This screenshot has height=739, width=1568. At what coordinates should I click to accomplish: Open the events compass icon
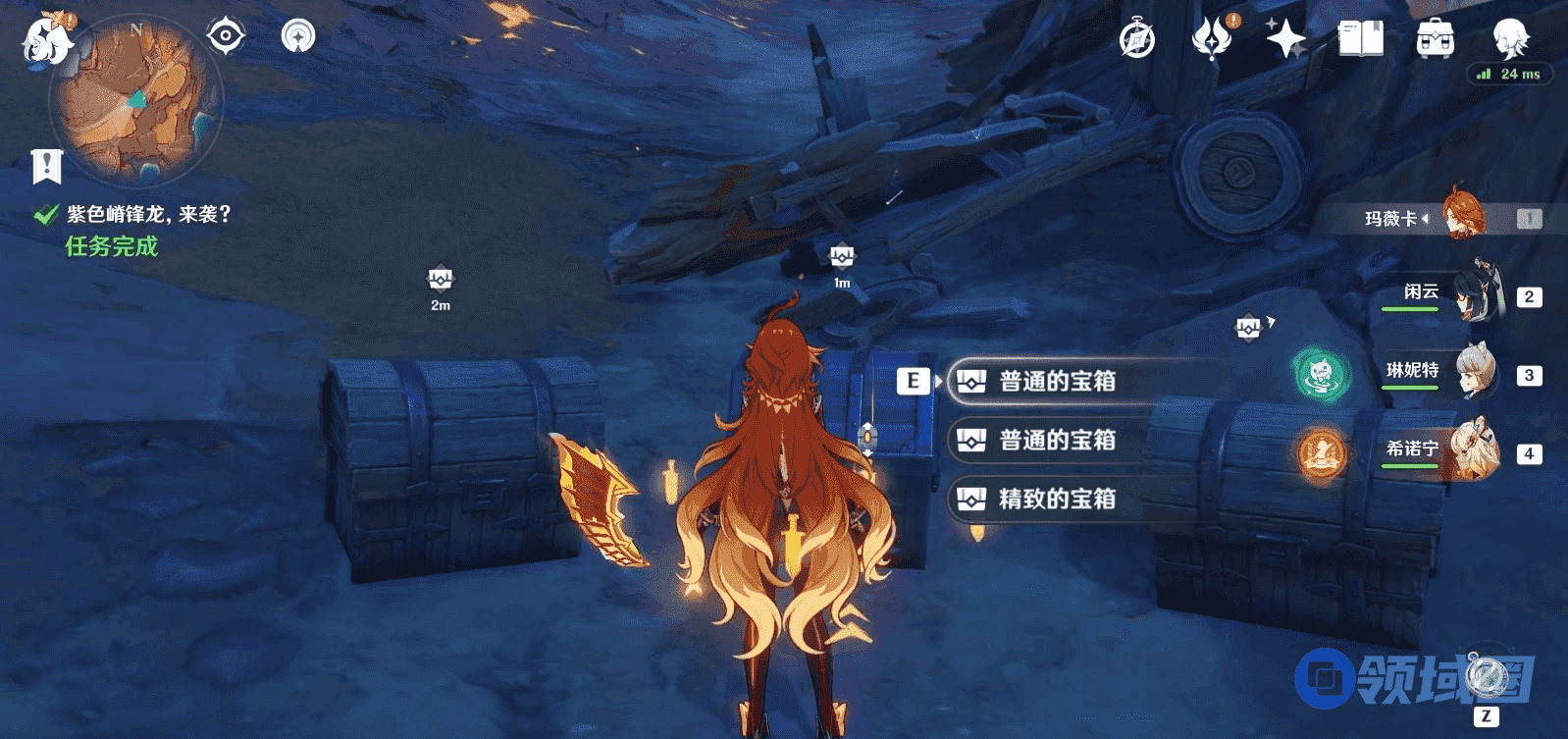point(1137,40)
